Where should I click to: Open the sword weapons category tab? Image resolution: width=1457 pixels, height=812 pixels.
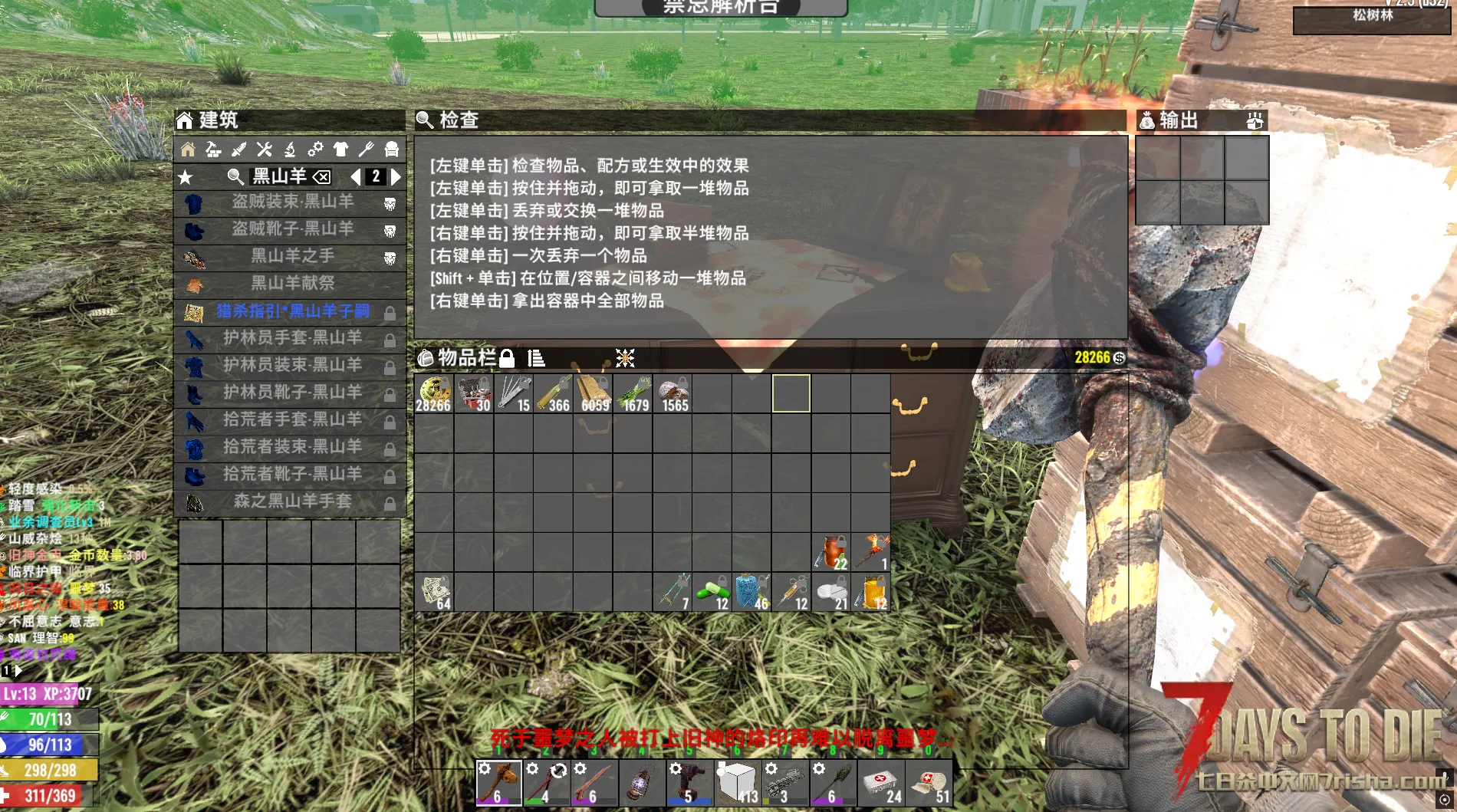(238, 150)
